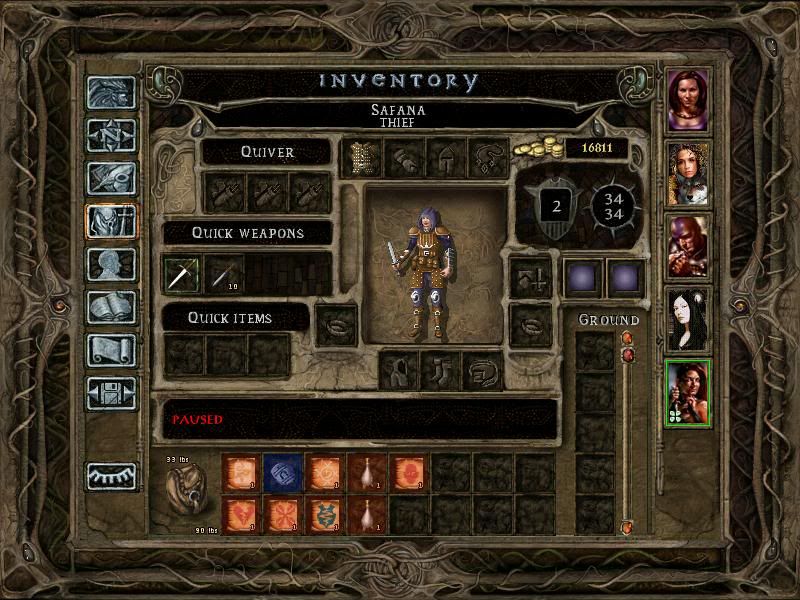Click Safana's green-bordered portrait
The width and height of the screenshot is (800, 600).
pyautogui.click(x=688, y=392)
